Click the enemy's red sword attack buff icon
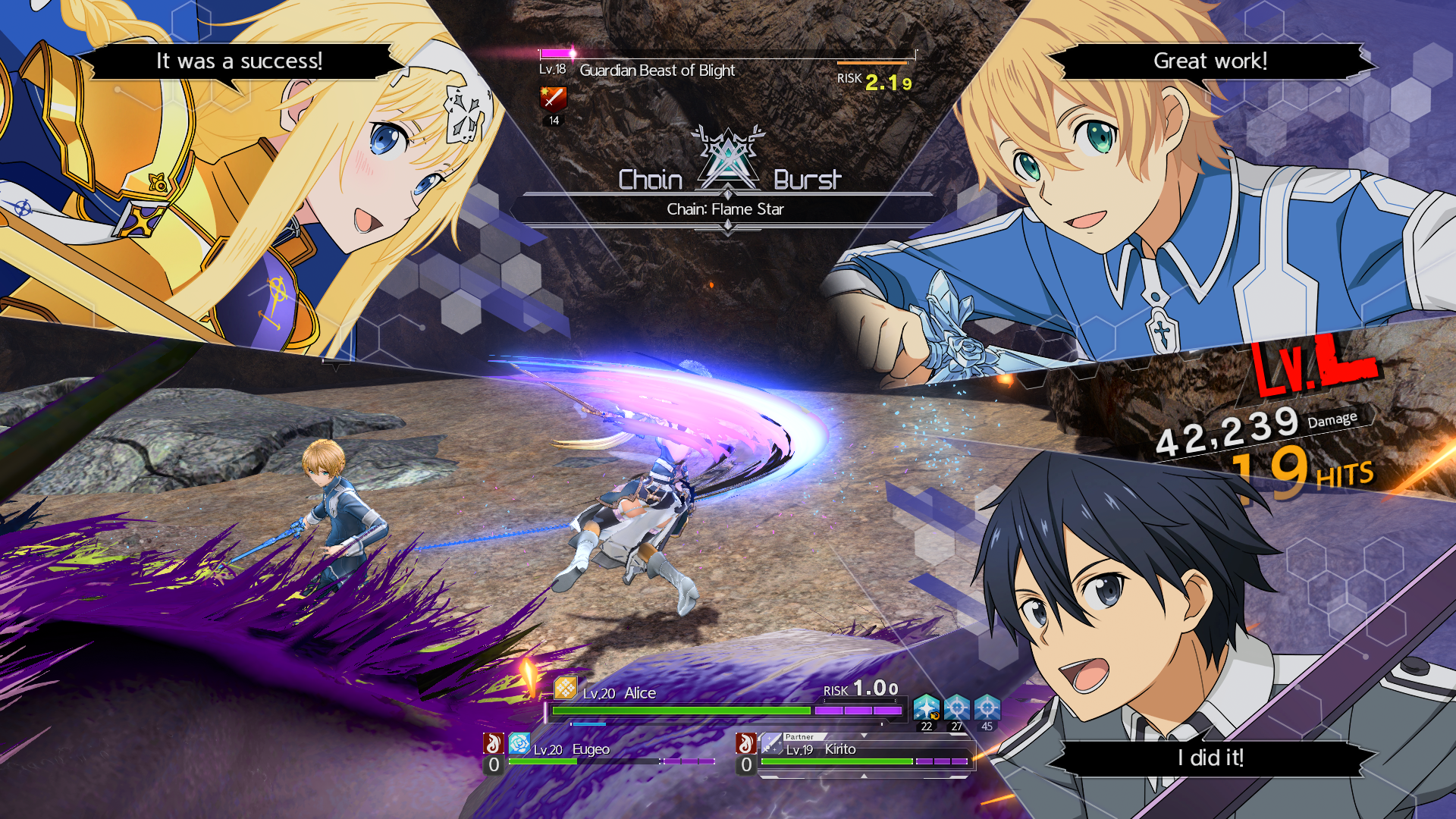Image resolution: width=1456 pixels, height=819 pixels. point(553,99)
